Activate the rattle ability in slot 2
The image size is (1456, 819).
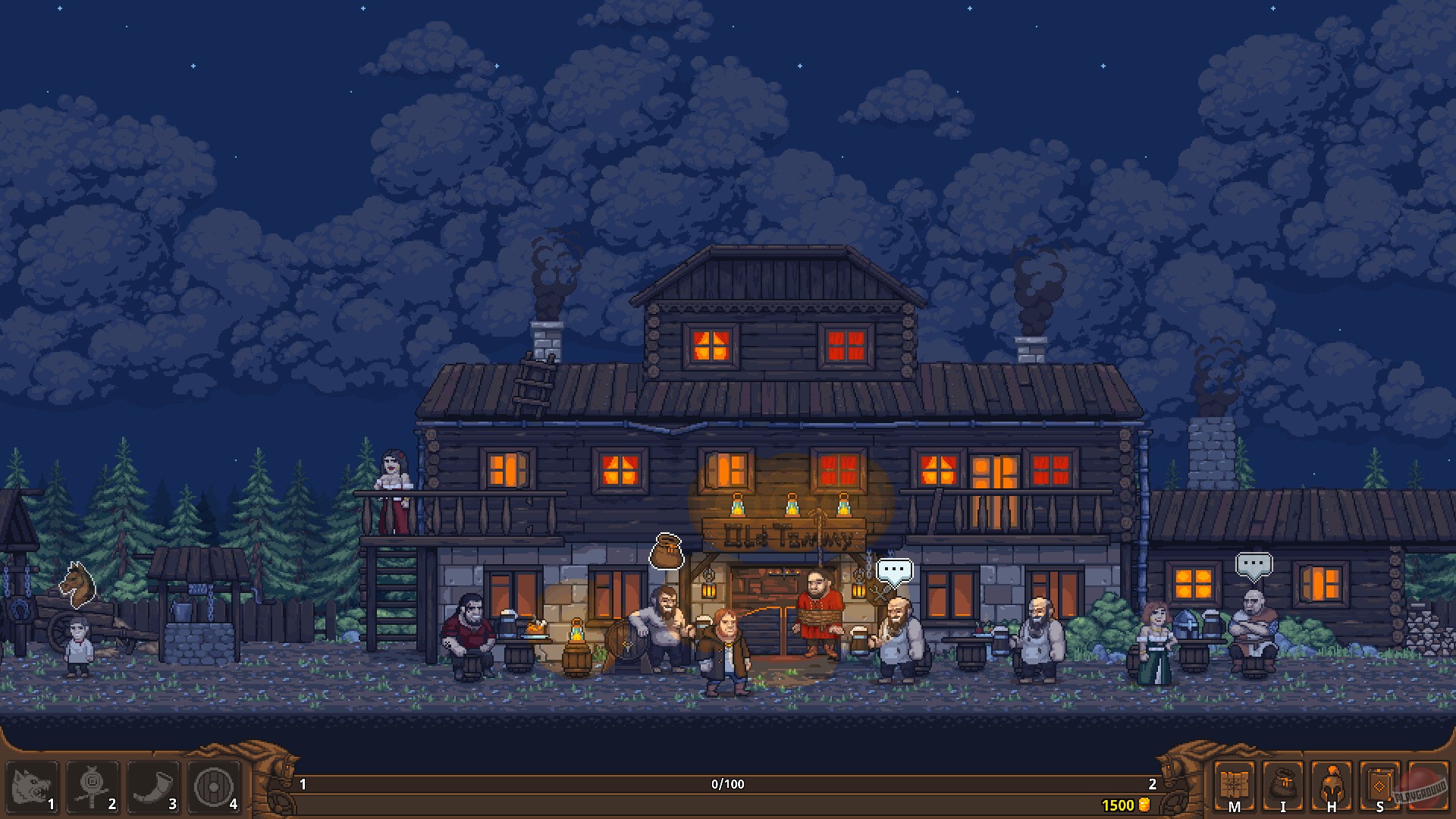tap(91, 789)
